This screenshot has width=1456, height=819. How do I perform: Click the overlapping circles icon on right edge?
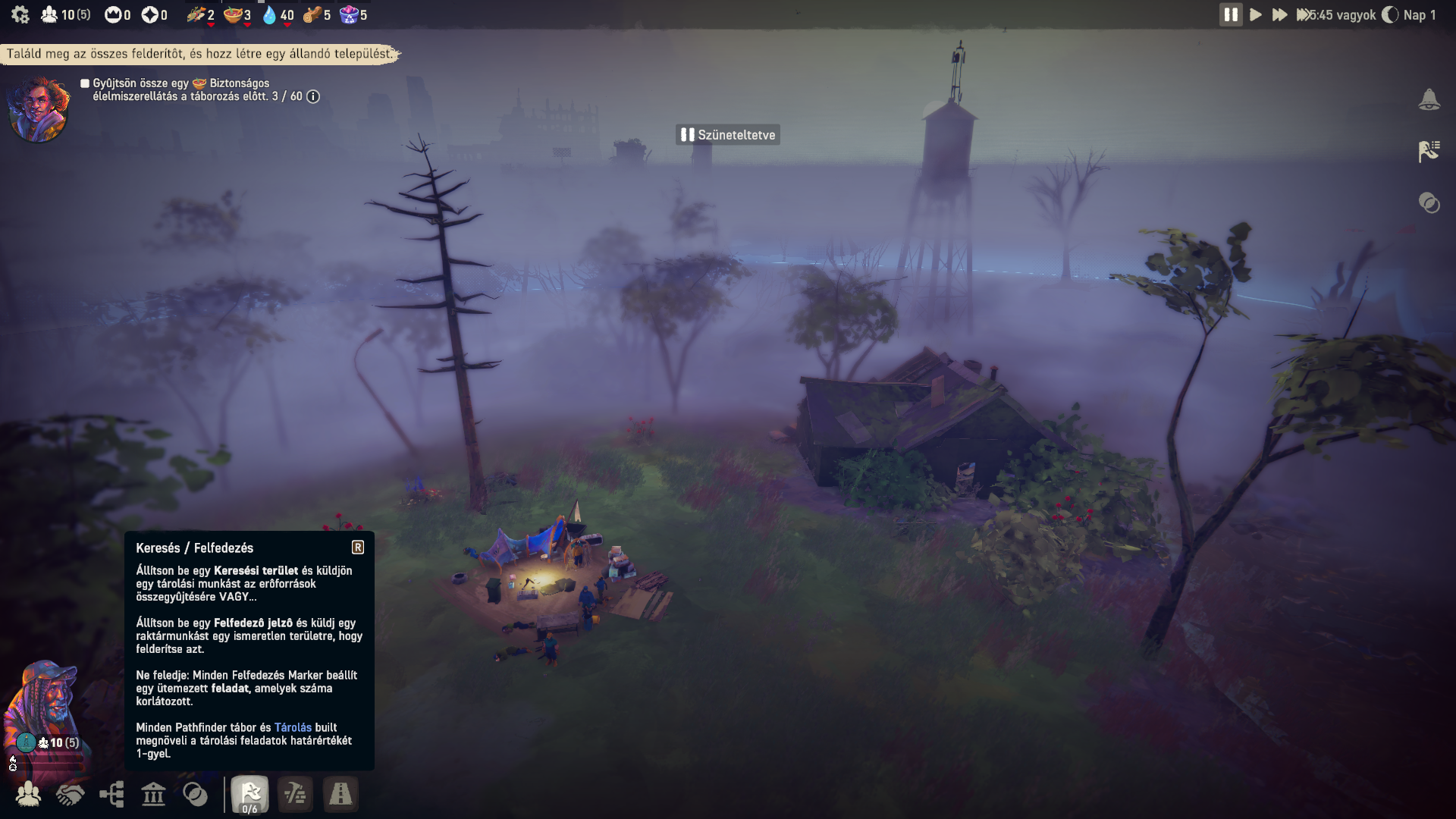click(1429, 202)
